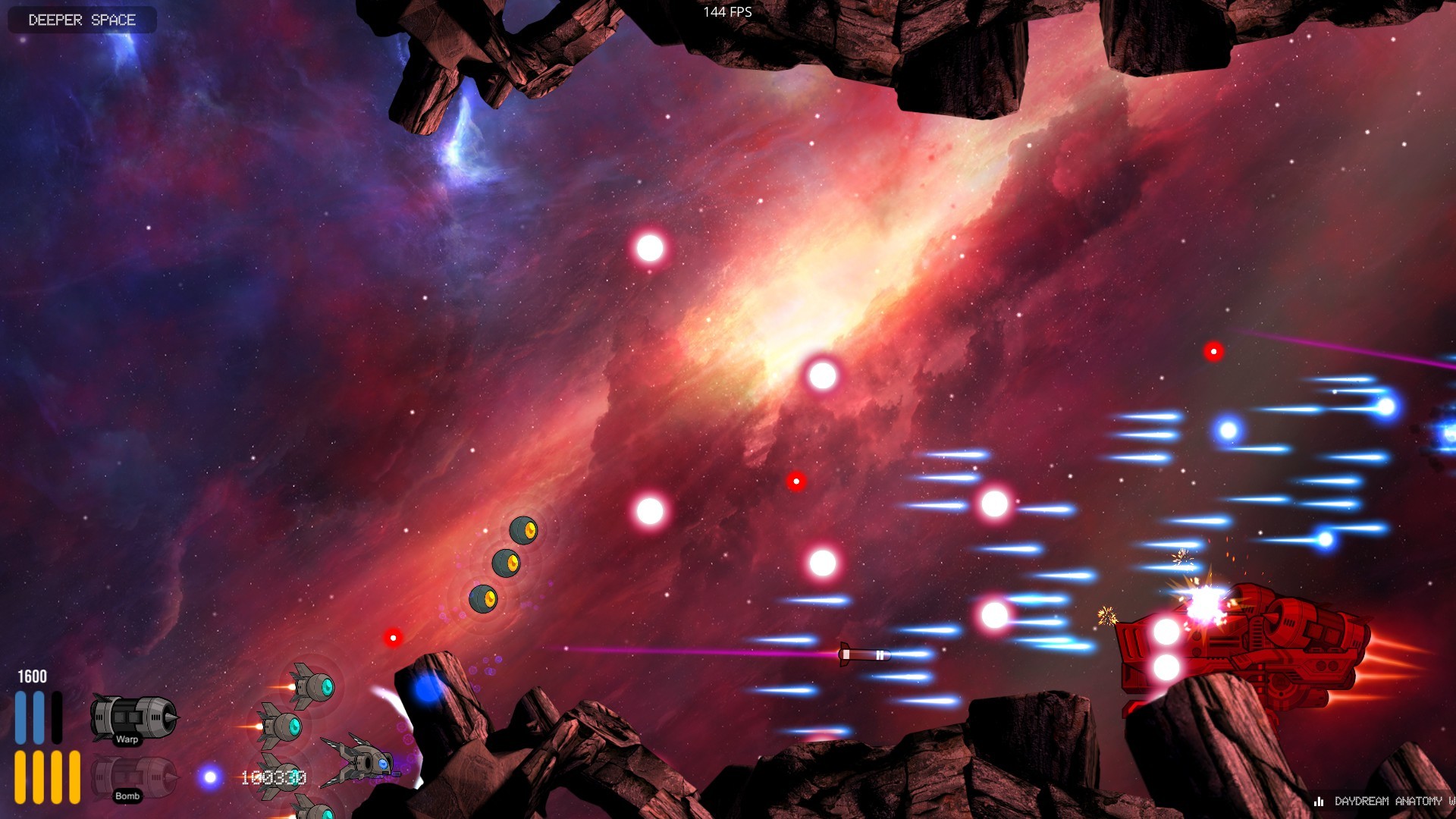The width and height of the screenshot is (1456, 819).
Task: Toggle the 144 FPS counter display
Action: pos(726,11)
